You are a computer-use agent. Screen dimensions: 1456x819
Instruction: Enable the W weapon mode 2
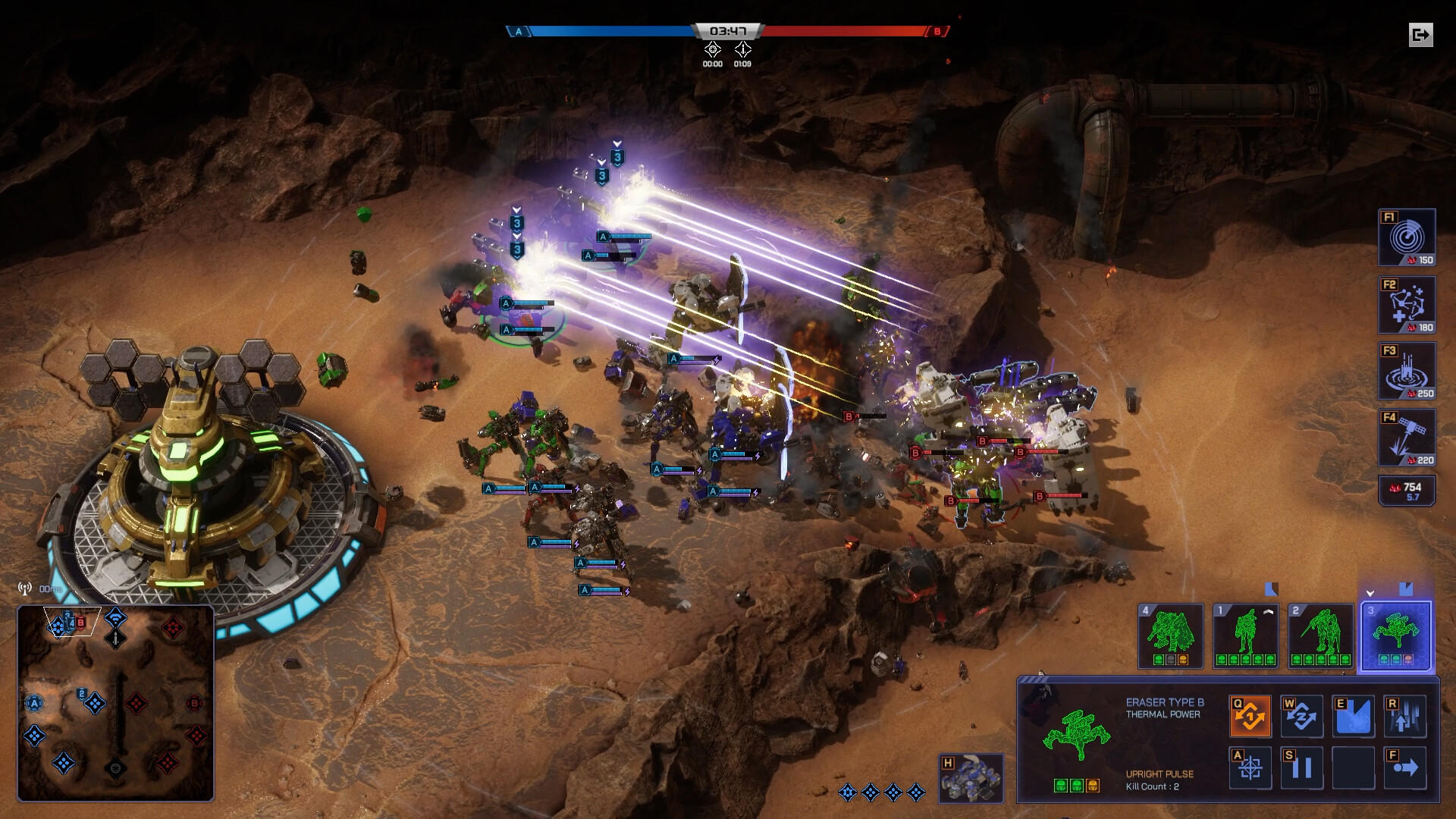[1302, 715]
